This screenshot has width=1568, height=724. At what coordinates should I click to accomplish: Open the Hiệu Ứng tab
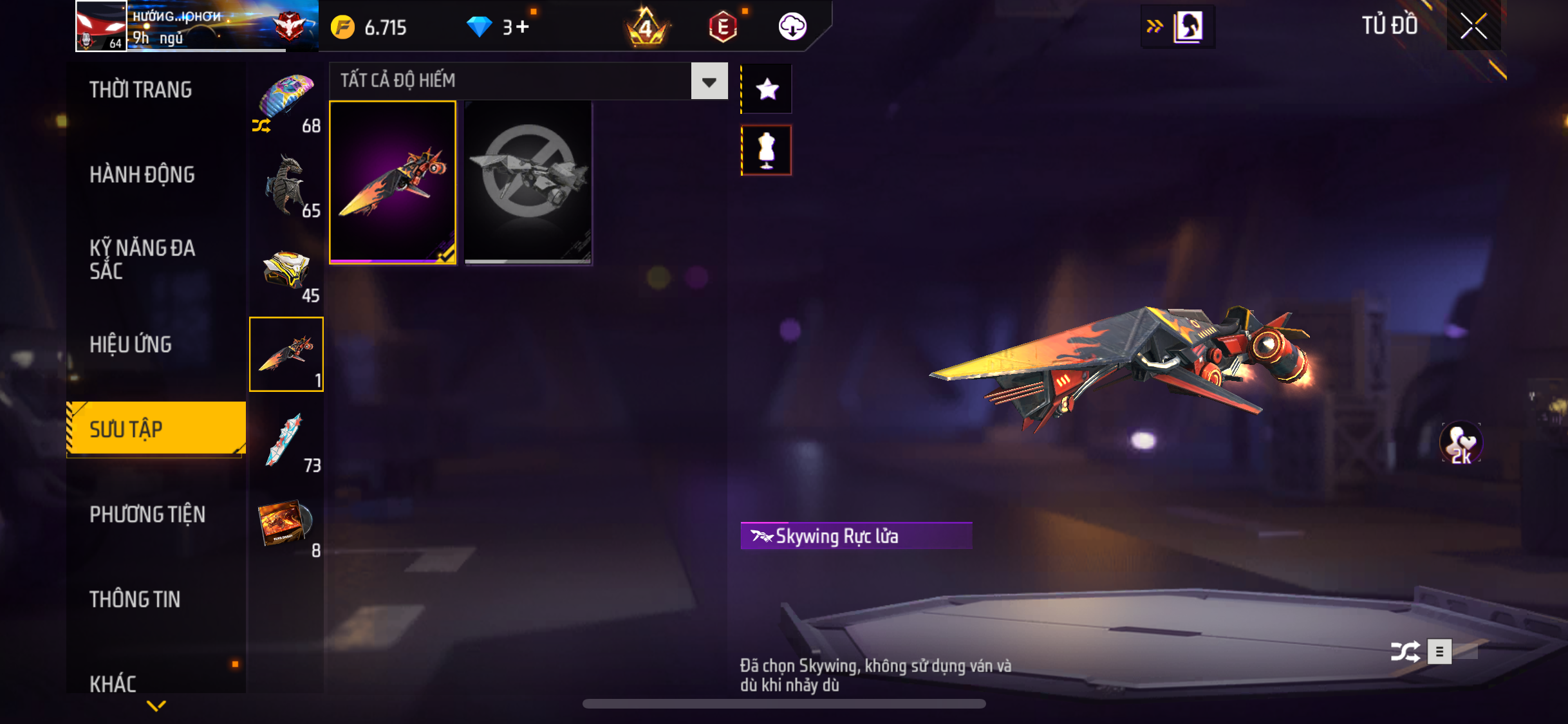(131, 344)
